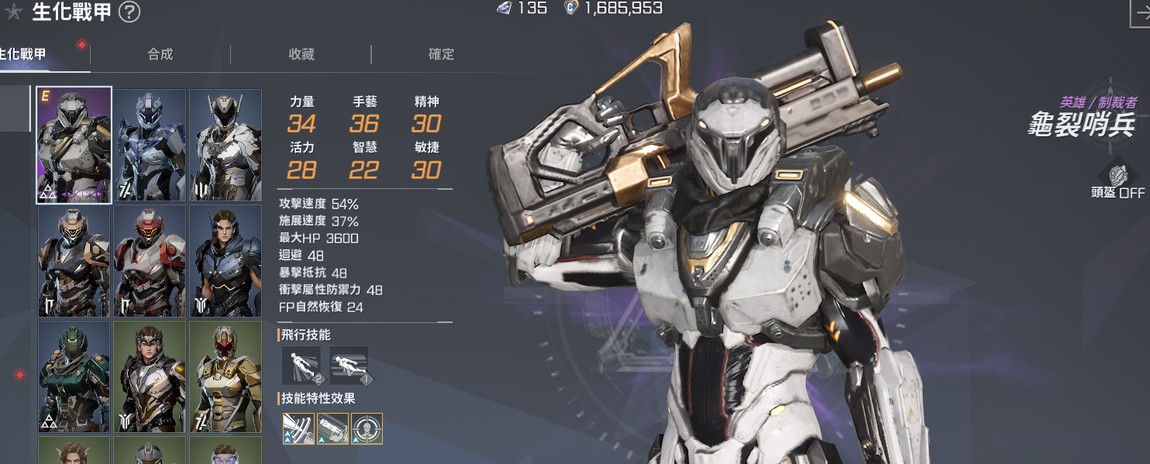Choose the gold armor with red visor
Image resolution: width=1150 pixels, height=464 pixels.
tap(225, 377)
